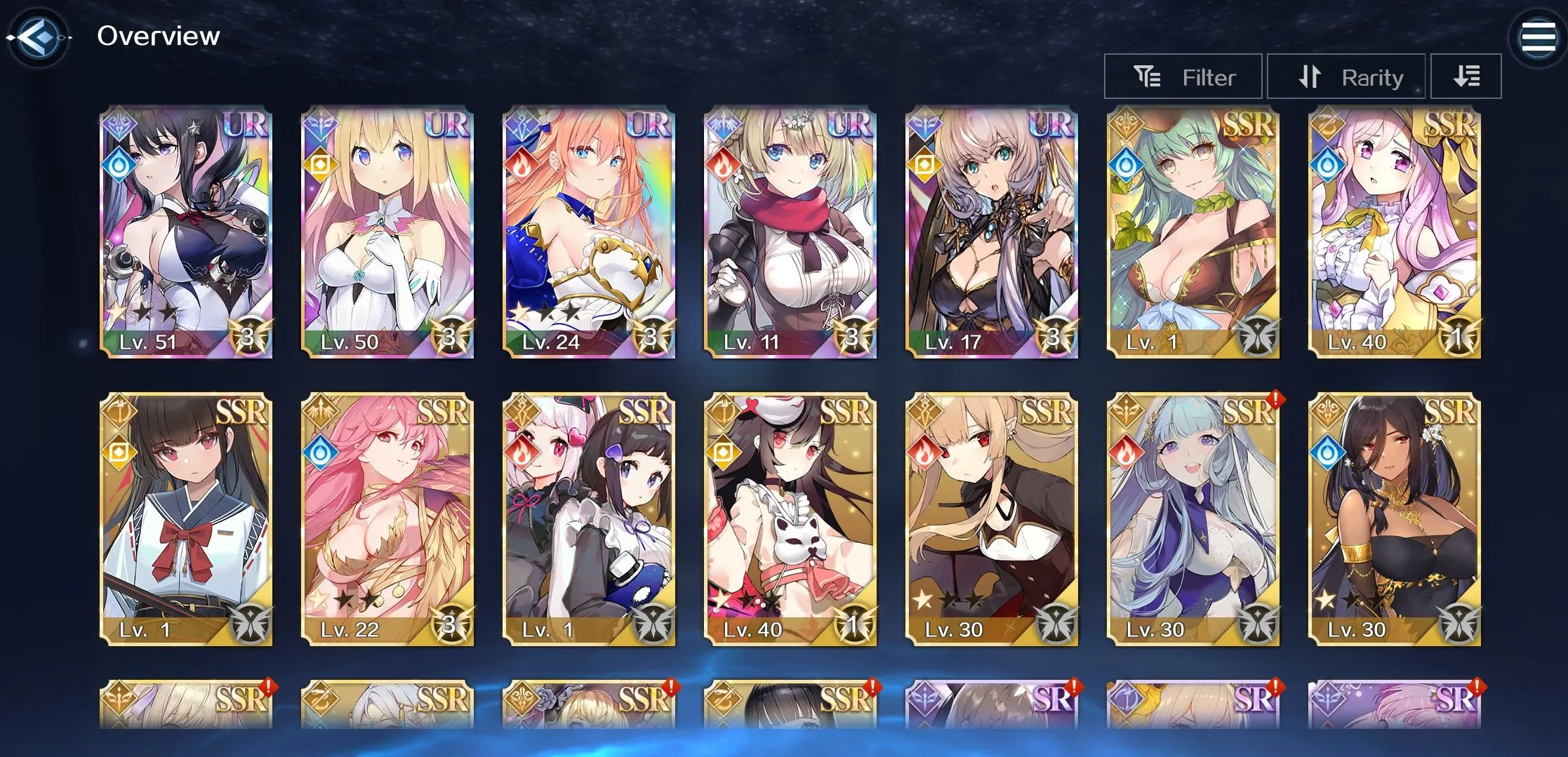Open the blue-haired Lv. 30 SSR card

tap(1193, 519)
